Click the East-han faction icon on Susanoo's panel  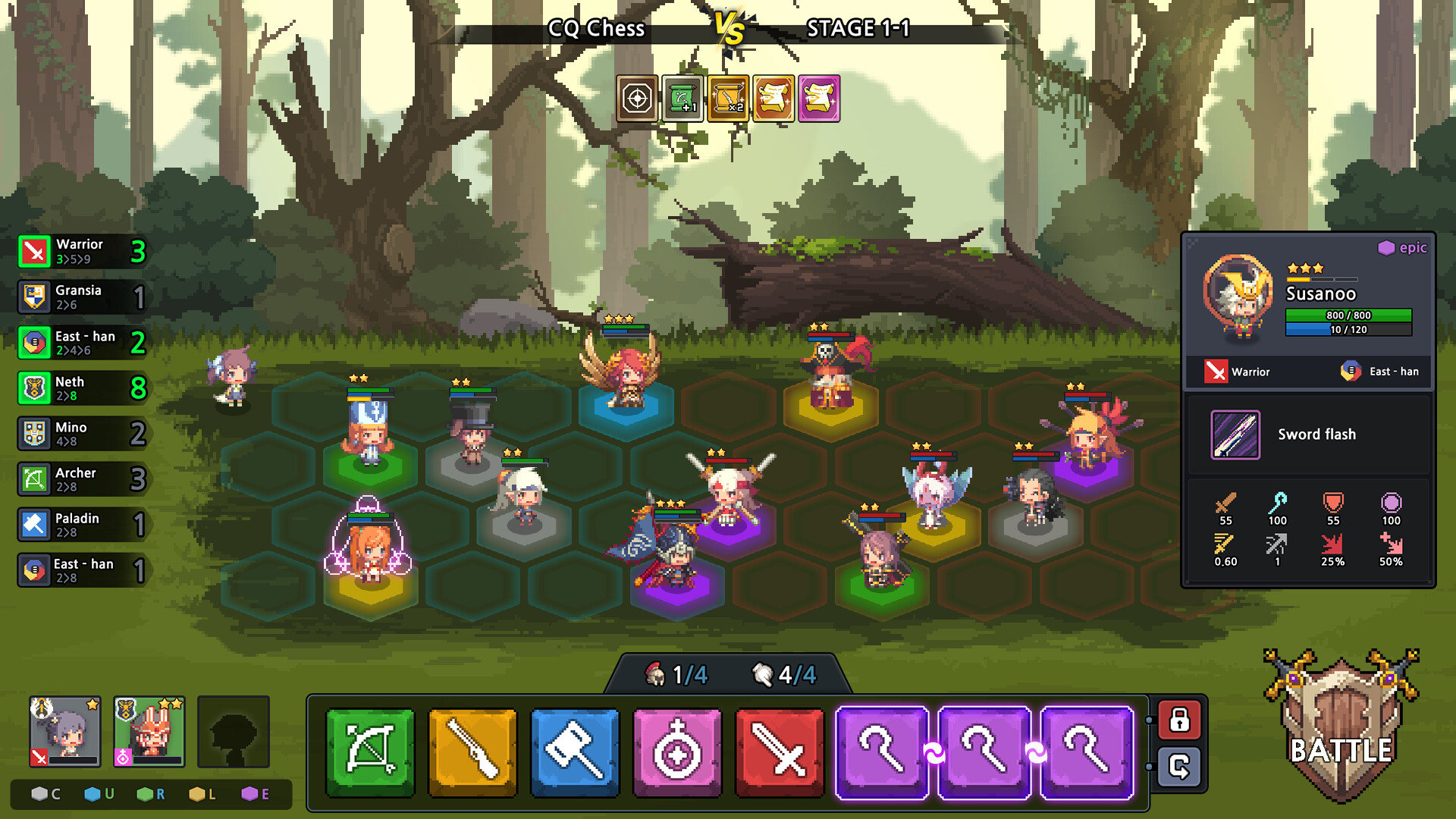click(1351, 372)
